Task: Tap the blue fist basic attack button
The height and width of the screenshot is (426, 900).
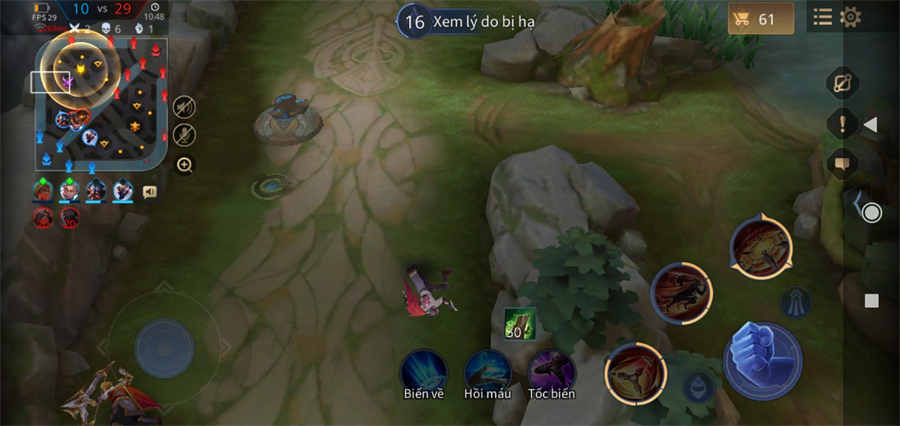Action: (762, 360)
